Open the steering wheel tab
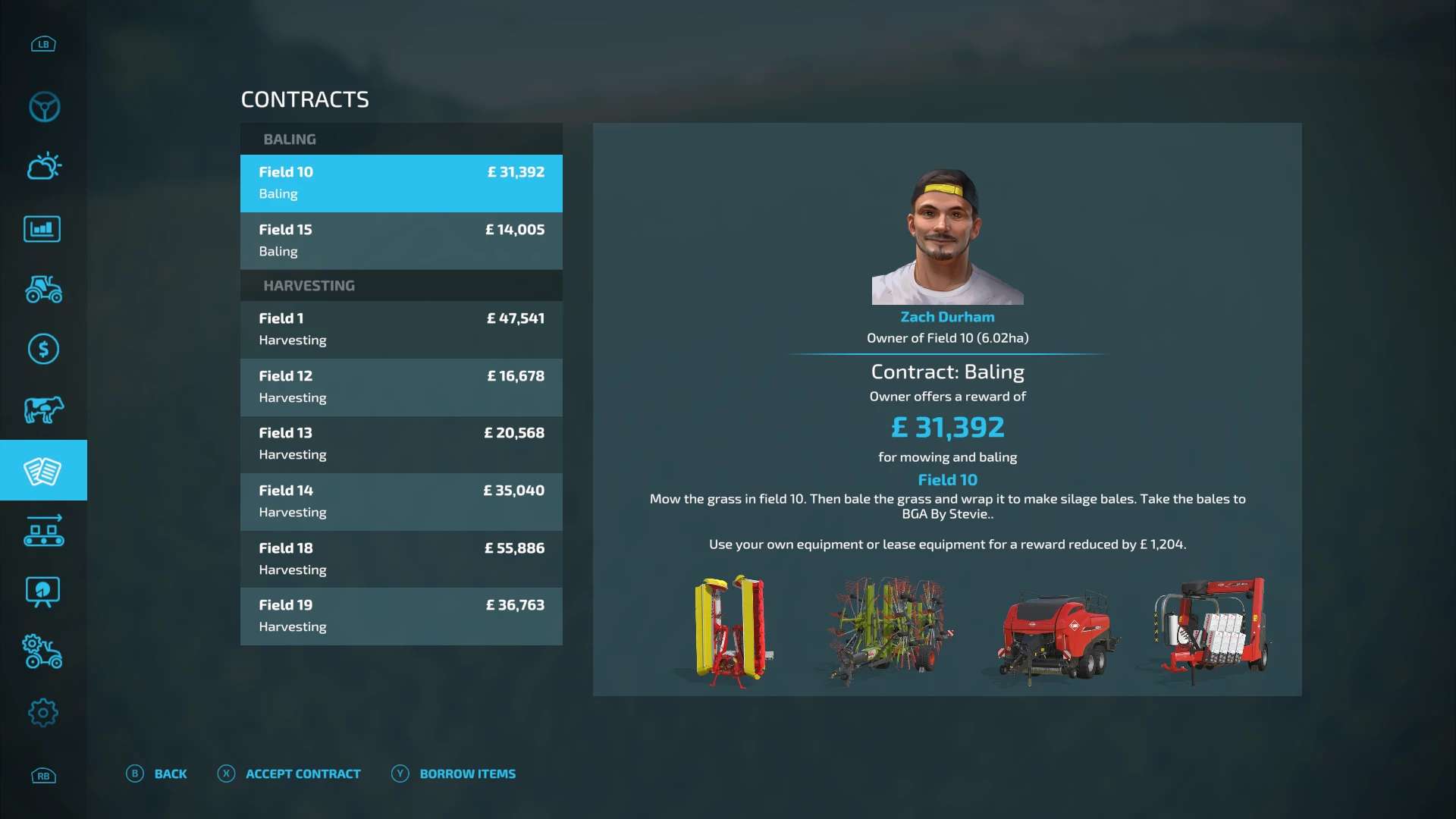 [44, 107]
